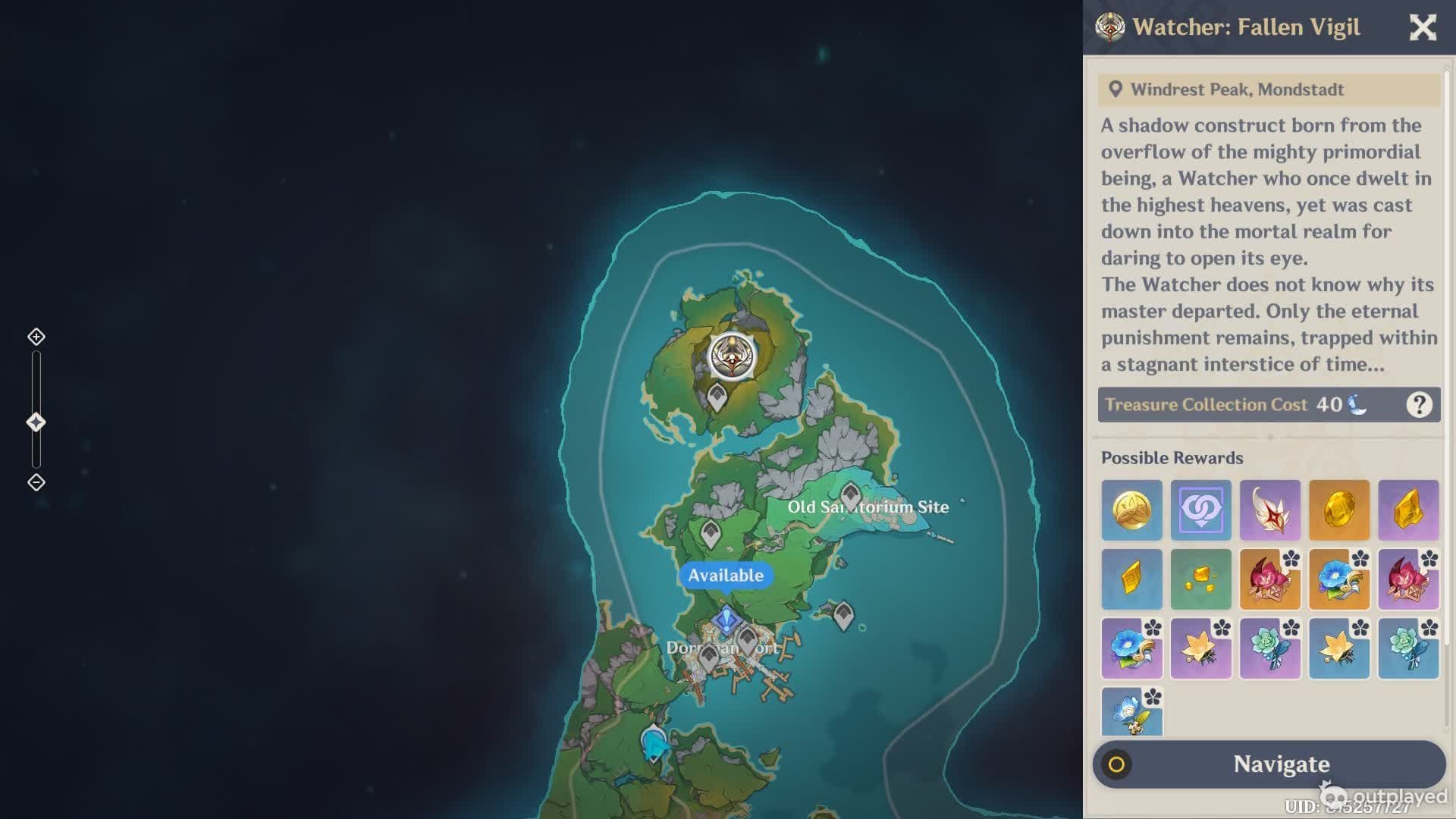Screen dimensions: 1456x819
Task: Select the round yellow gemstone reward
Action: pos(1338,510)
